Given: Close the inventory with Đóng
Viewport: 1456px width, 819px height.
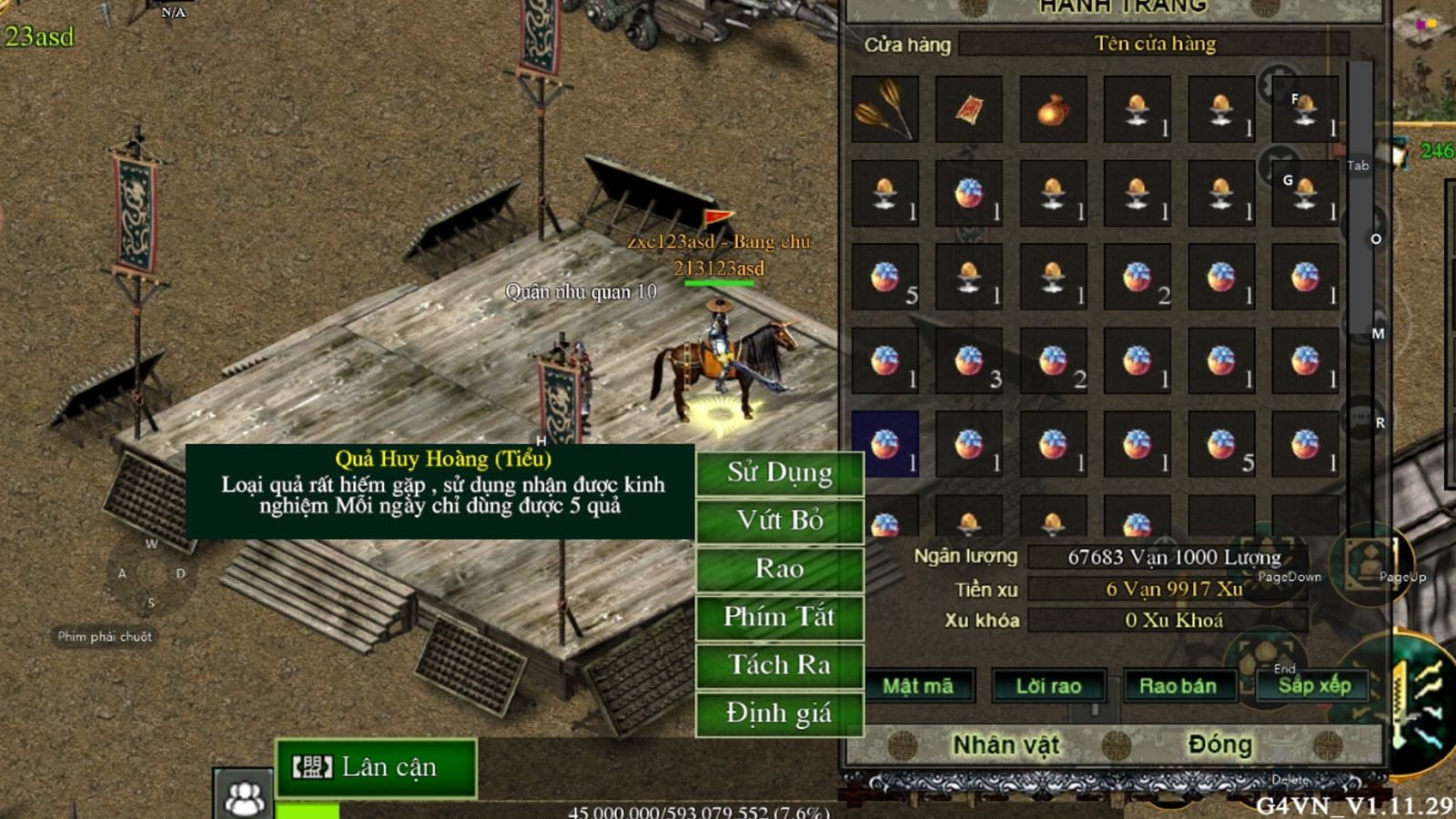Looking at the screenshot, I should click(1219, 745).
